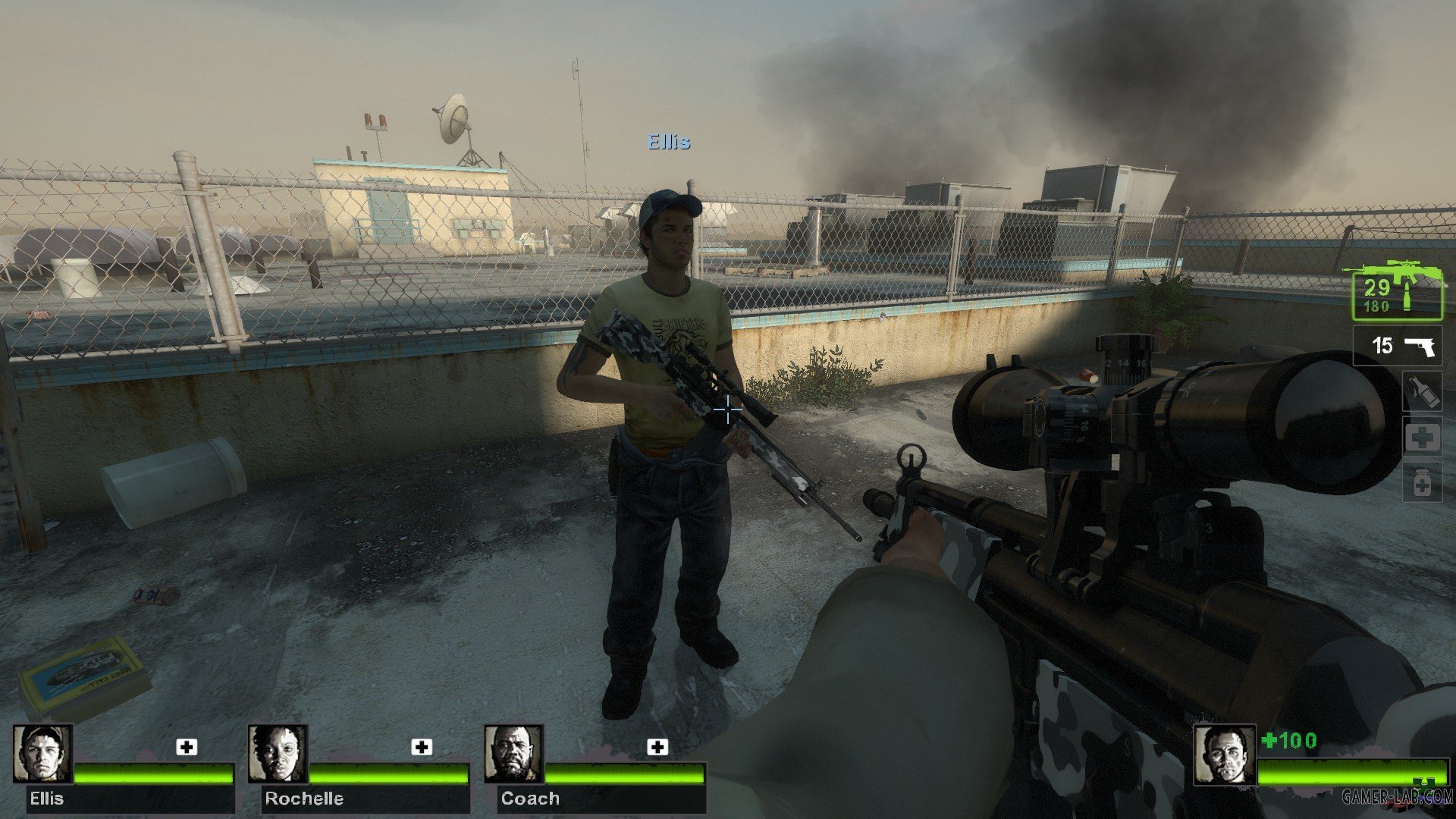Click Rochelle's teammate portrait

pos(278,753)
